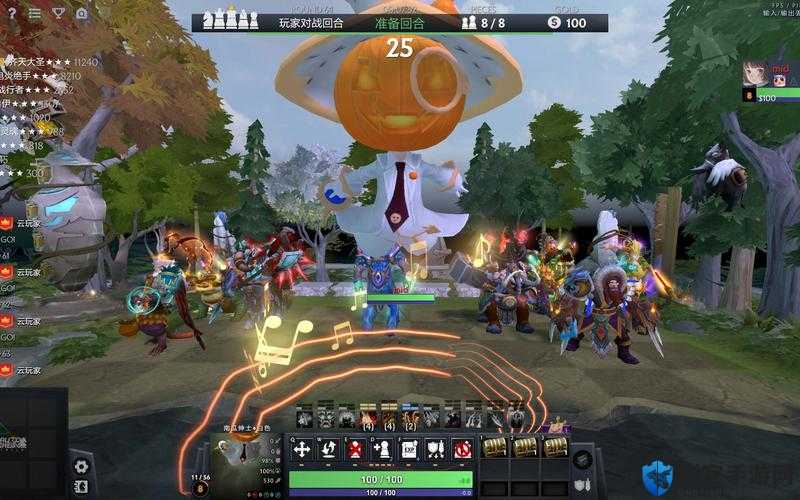800x500 pixels.
Task: Open the gear settings button beside minimap
Action: (x=81, y=465)
